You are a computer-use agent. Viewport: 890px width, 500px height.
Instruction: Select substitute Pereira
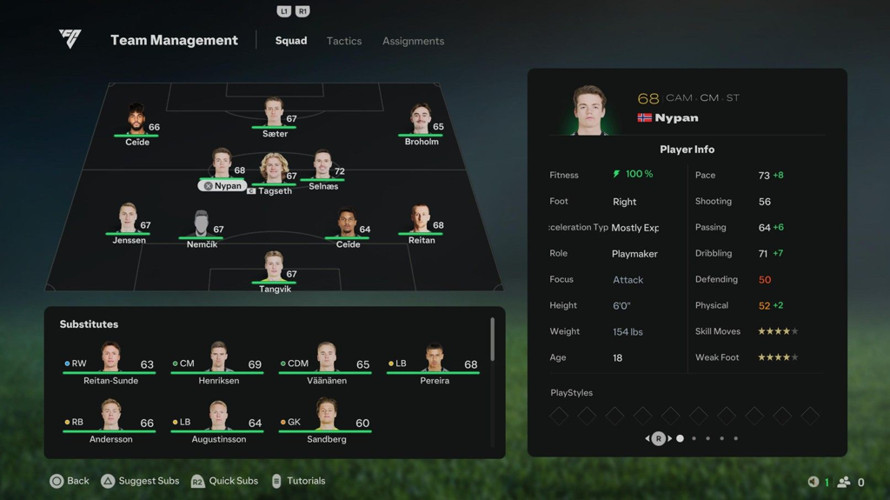[x=434, y=363]
